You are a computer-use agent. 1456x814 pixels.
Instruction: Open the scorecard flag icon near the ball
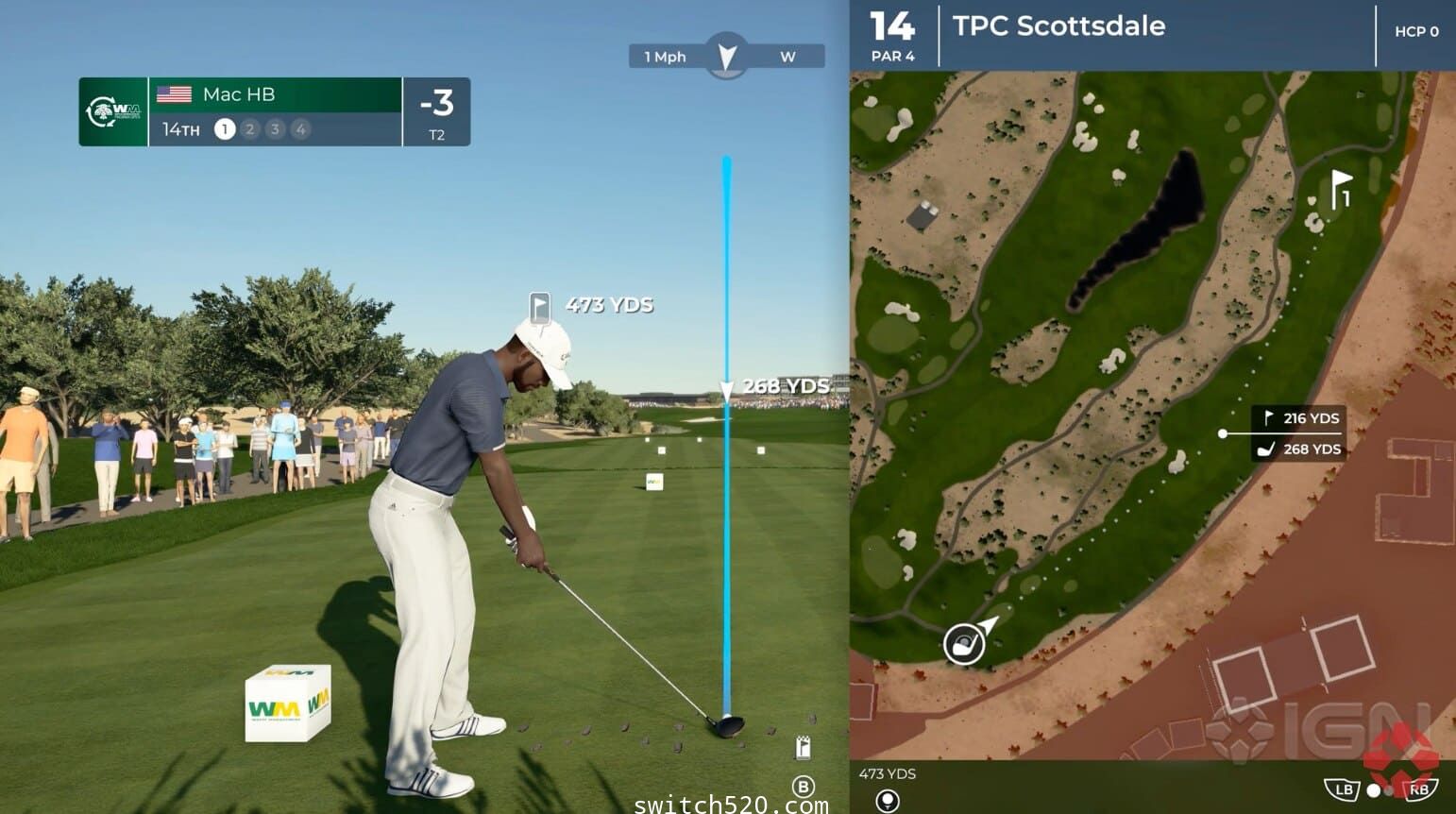coord(804,747)
